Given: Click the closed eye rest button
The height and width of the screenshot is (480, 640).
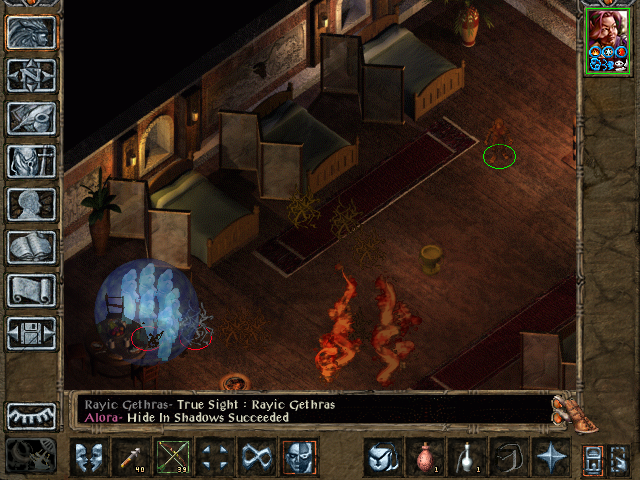Looking at the screenshot, I should (x=31, y=415).
